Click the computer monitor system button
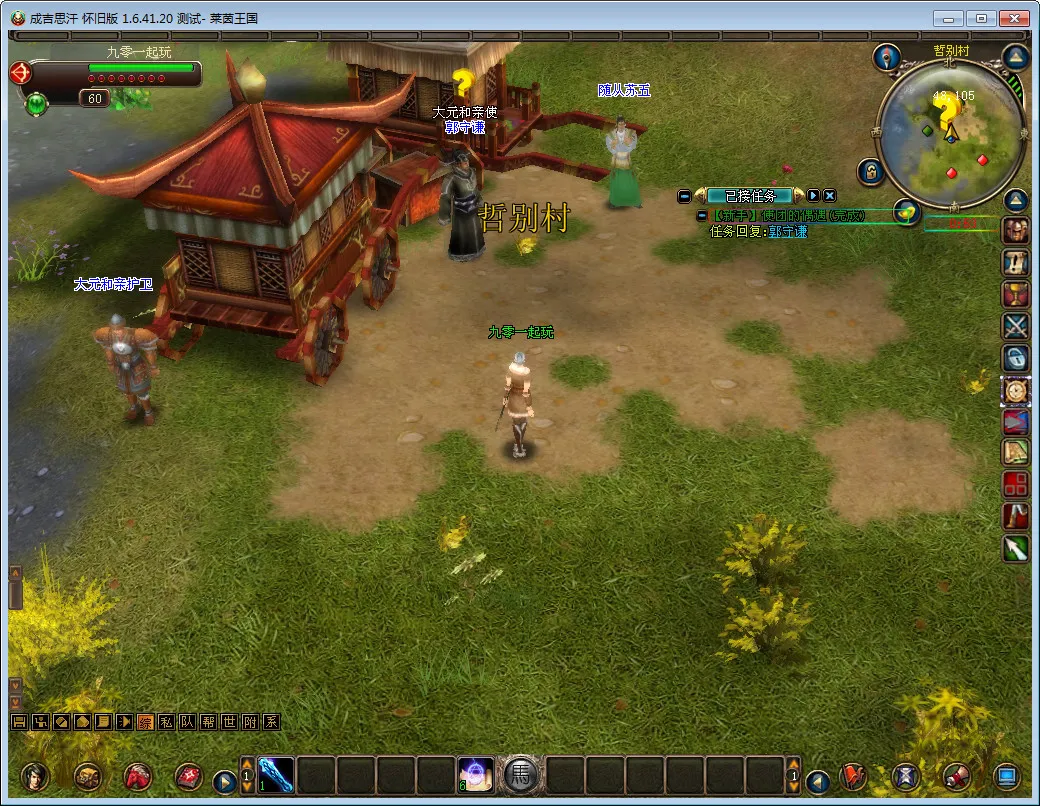 click(x=1006, y=776)
